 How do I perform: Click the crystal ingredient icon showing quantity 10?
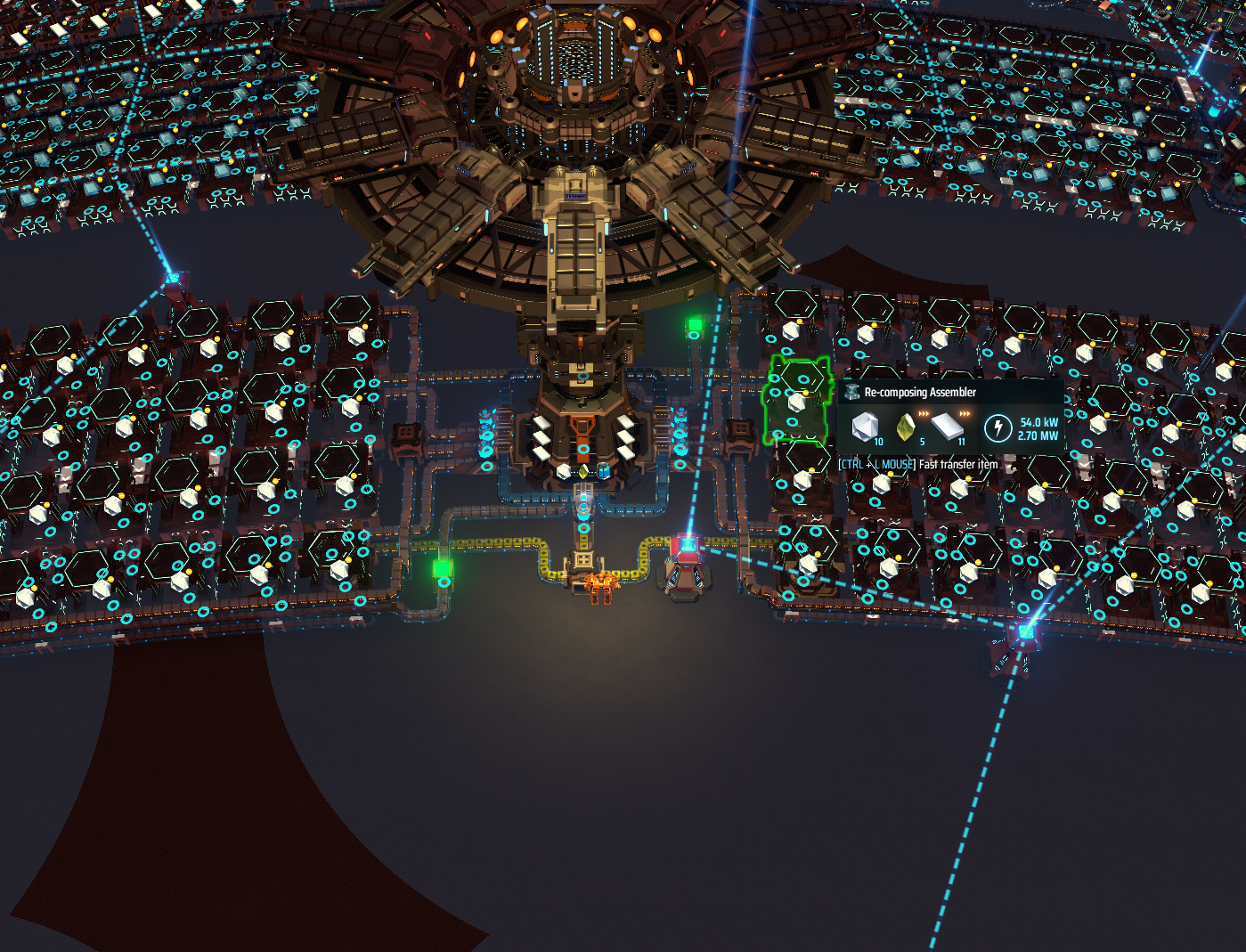point(865,427)
